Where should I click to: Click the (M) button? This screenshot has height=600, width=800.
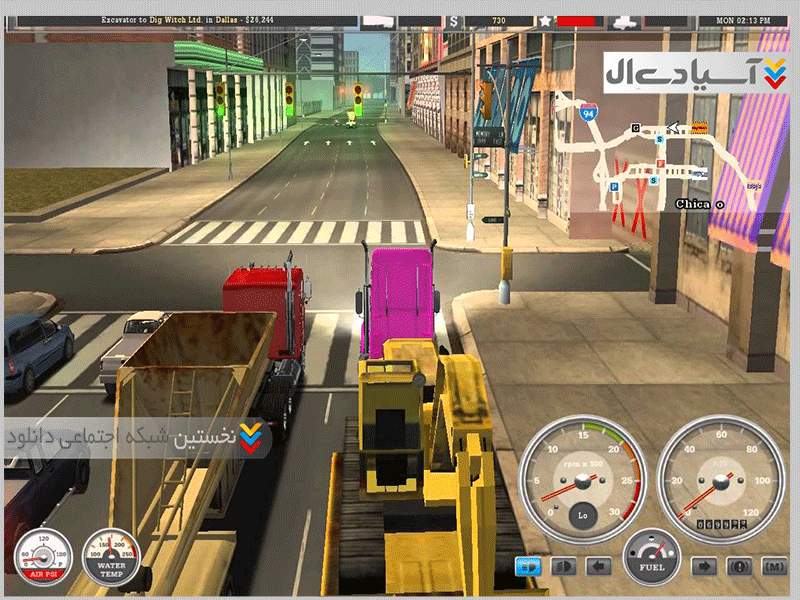point(773,566)
